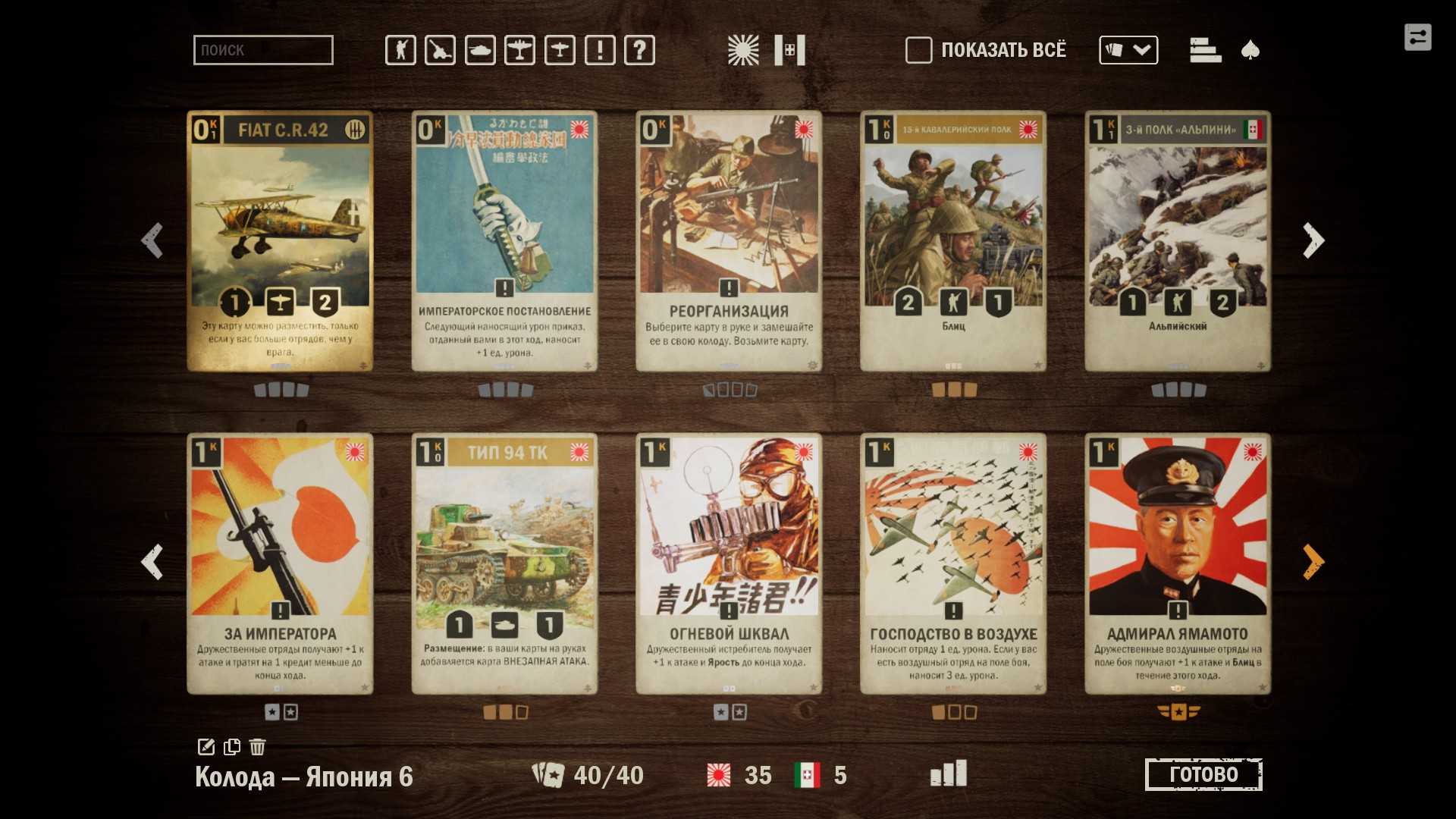
Task: Filter by order cards exclamation icon
Action: point(600,50)
